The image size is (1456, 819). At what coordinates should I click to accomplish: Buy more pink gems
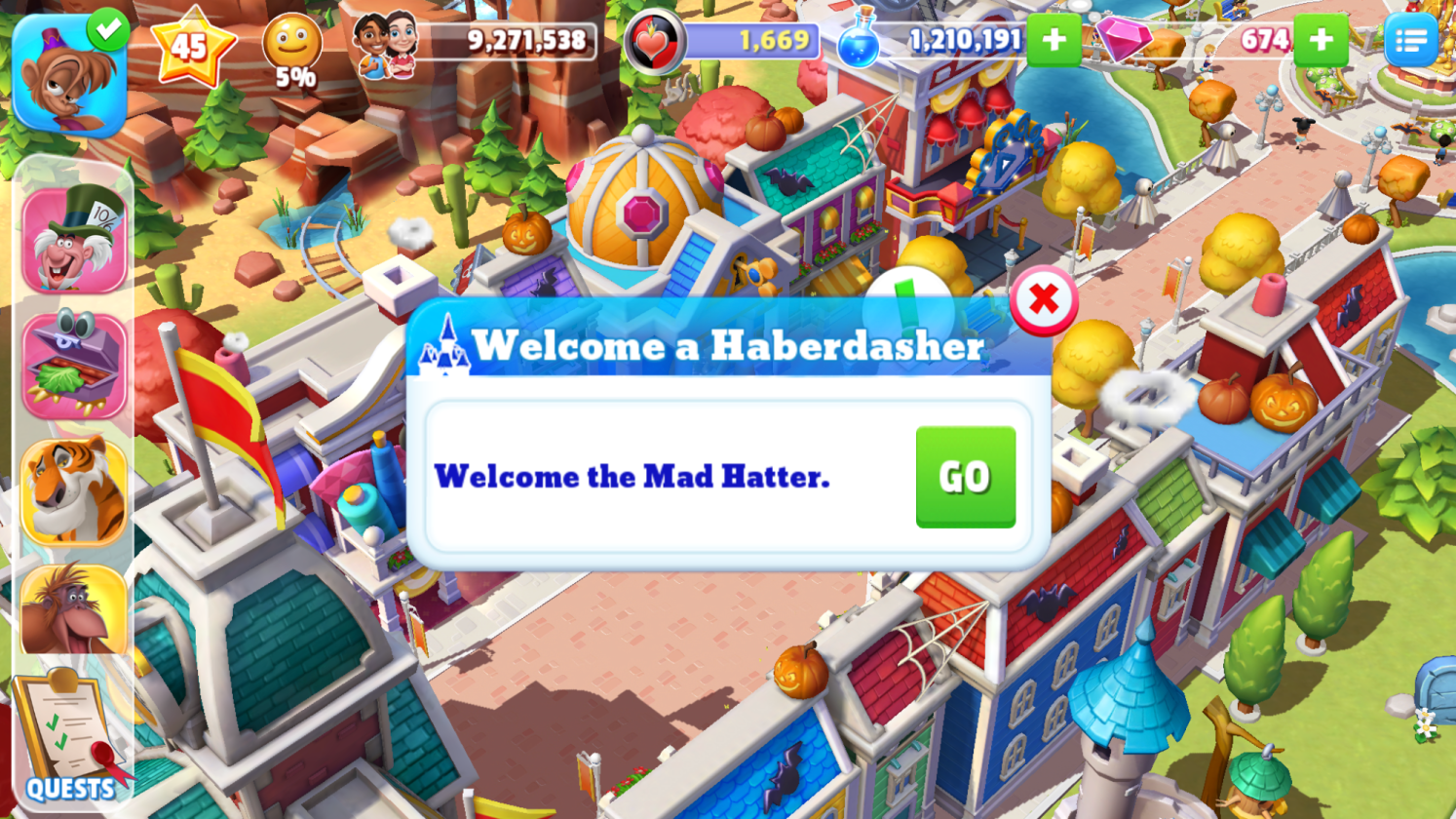click(x=1321, y=40)
